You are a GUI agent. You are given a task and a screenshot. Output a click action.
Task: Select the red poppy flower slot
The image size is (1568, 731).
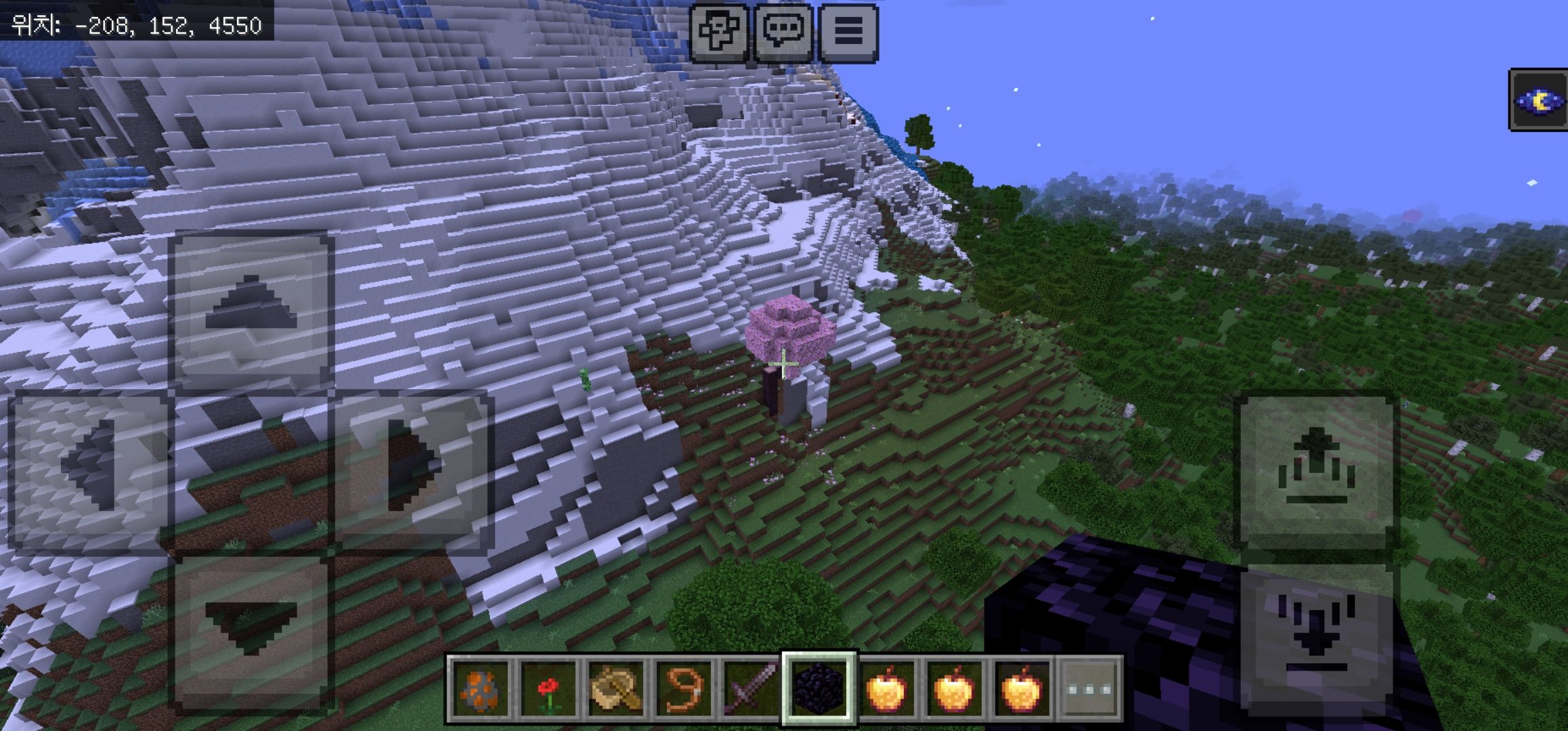(x=548, y=689)
